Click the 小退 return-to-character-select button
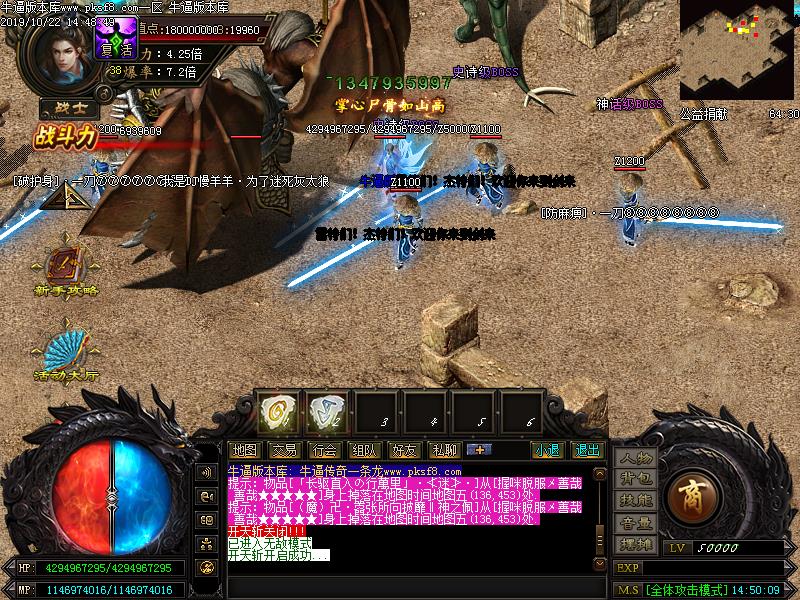 click(x=546, y=450)
